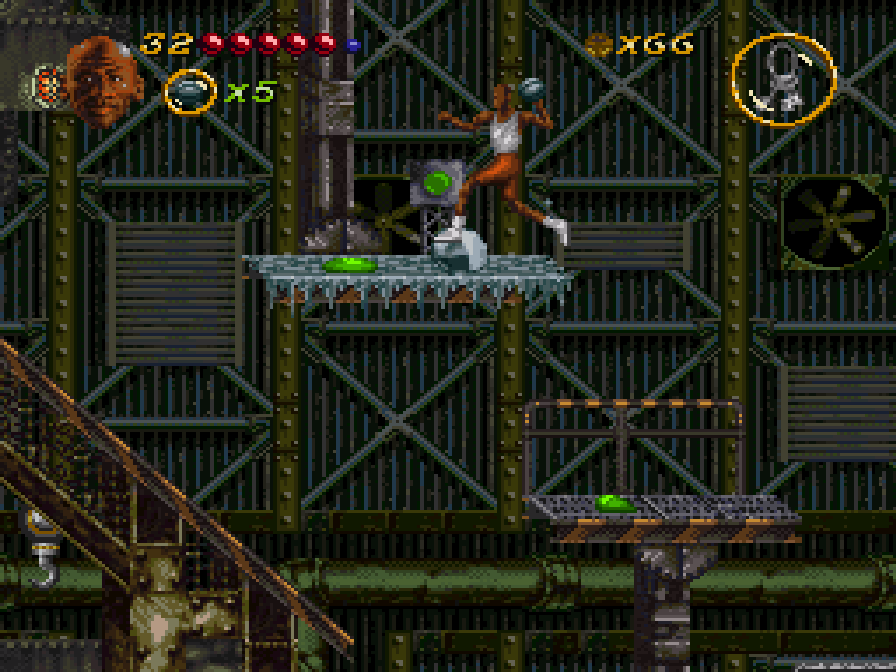Click the player face portrait
This screenshot has width=896, height=672.
pos(103,80)
